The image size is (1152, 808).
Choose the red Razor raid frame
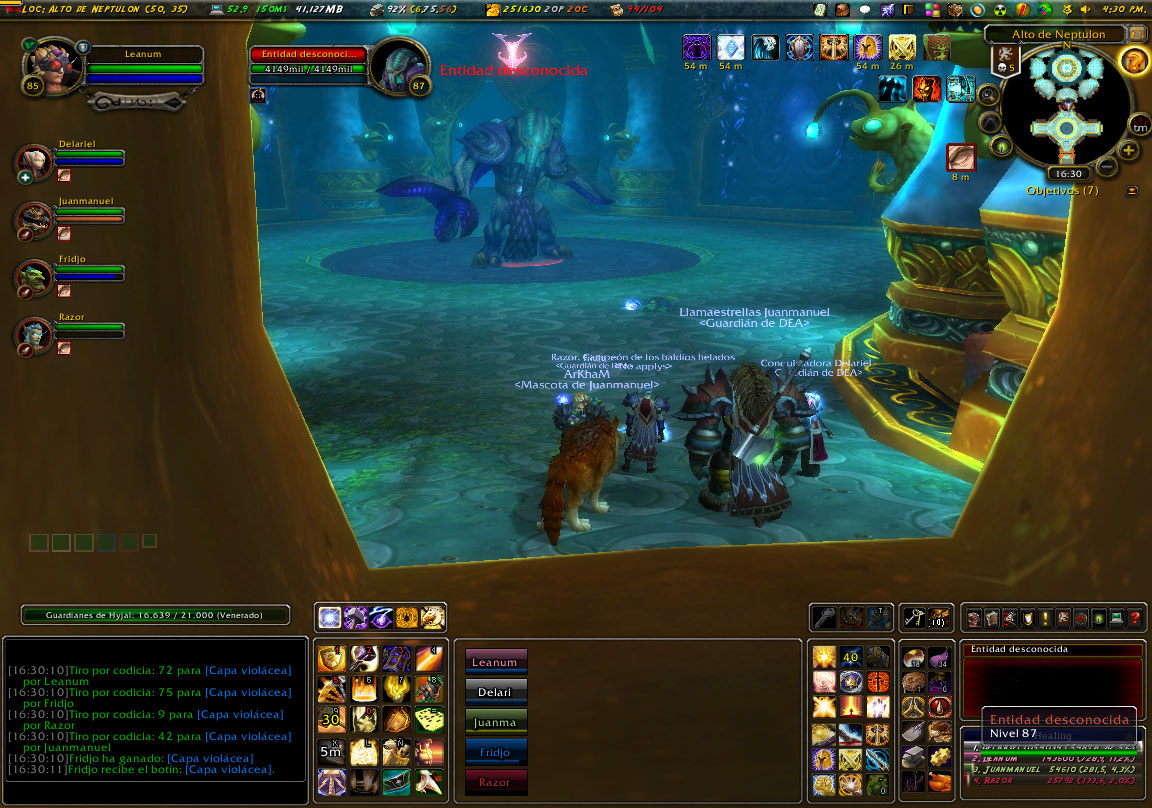tap(496, 782)
